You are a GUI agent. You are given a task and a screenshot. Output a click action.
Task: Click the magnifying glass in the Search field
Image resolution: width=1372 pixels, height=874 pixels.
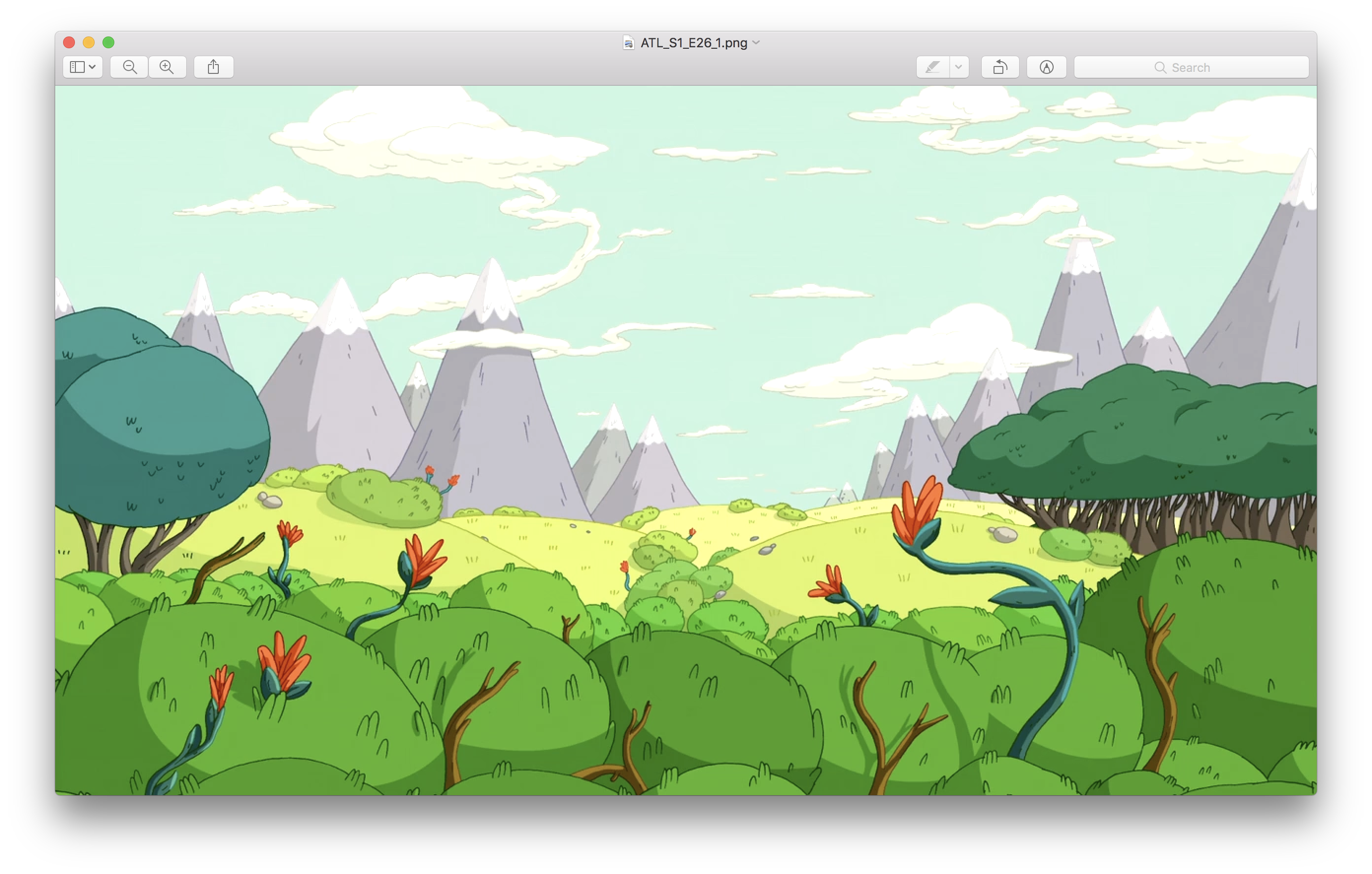(1161, 67)
